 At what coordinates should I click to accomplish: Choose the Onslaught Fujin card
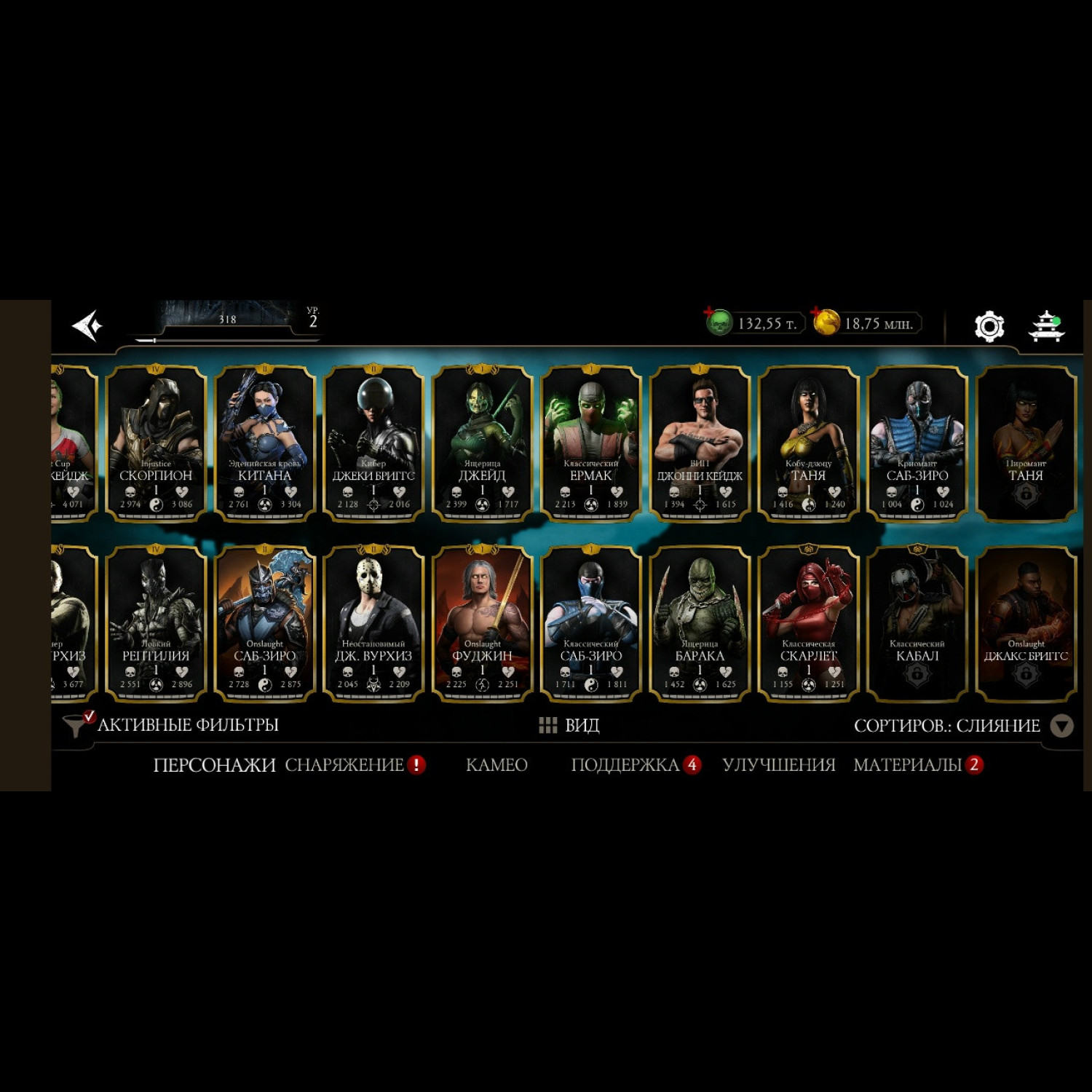click(482, 624)
